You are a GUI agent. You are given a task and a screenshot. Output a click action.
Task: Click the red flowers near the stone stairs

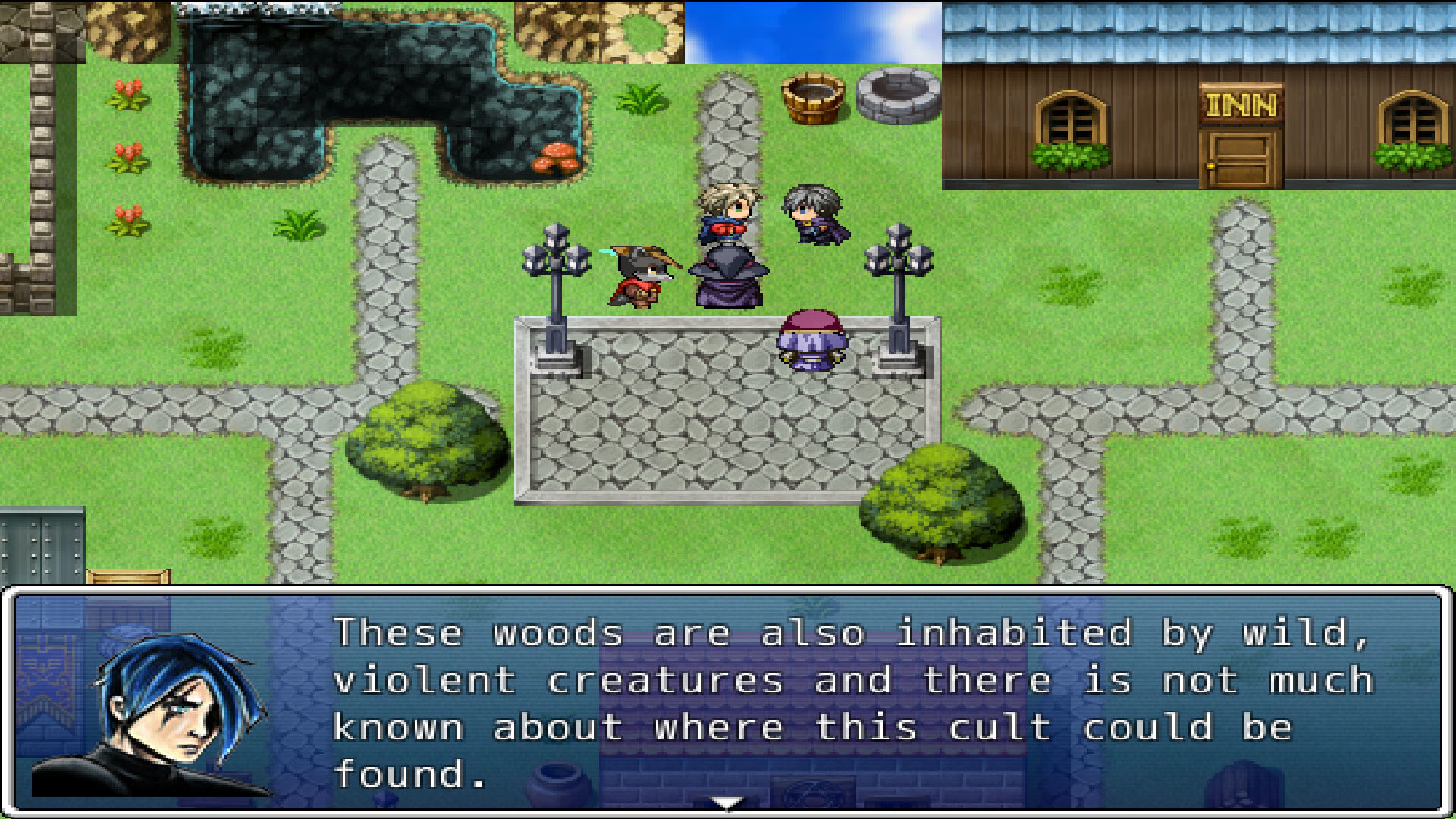tap(127, 155)
